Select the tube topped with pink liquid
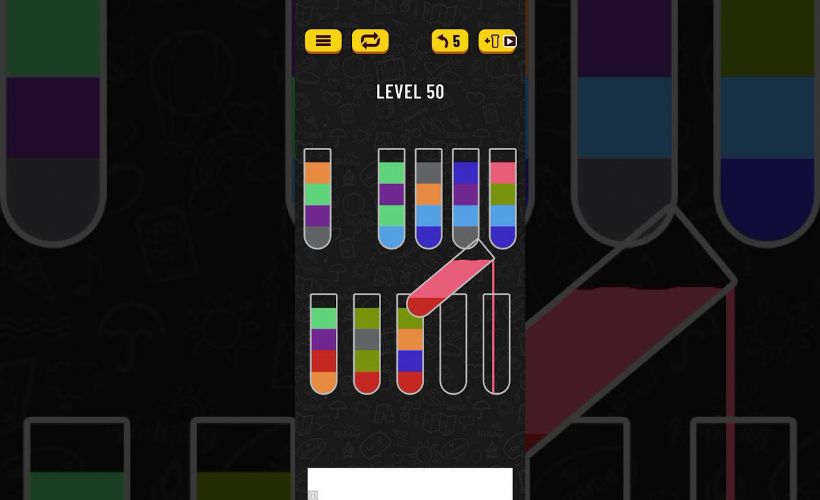The image size is (820, 500). point(502,198)
